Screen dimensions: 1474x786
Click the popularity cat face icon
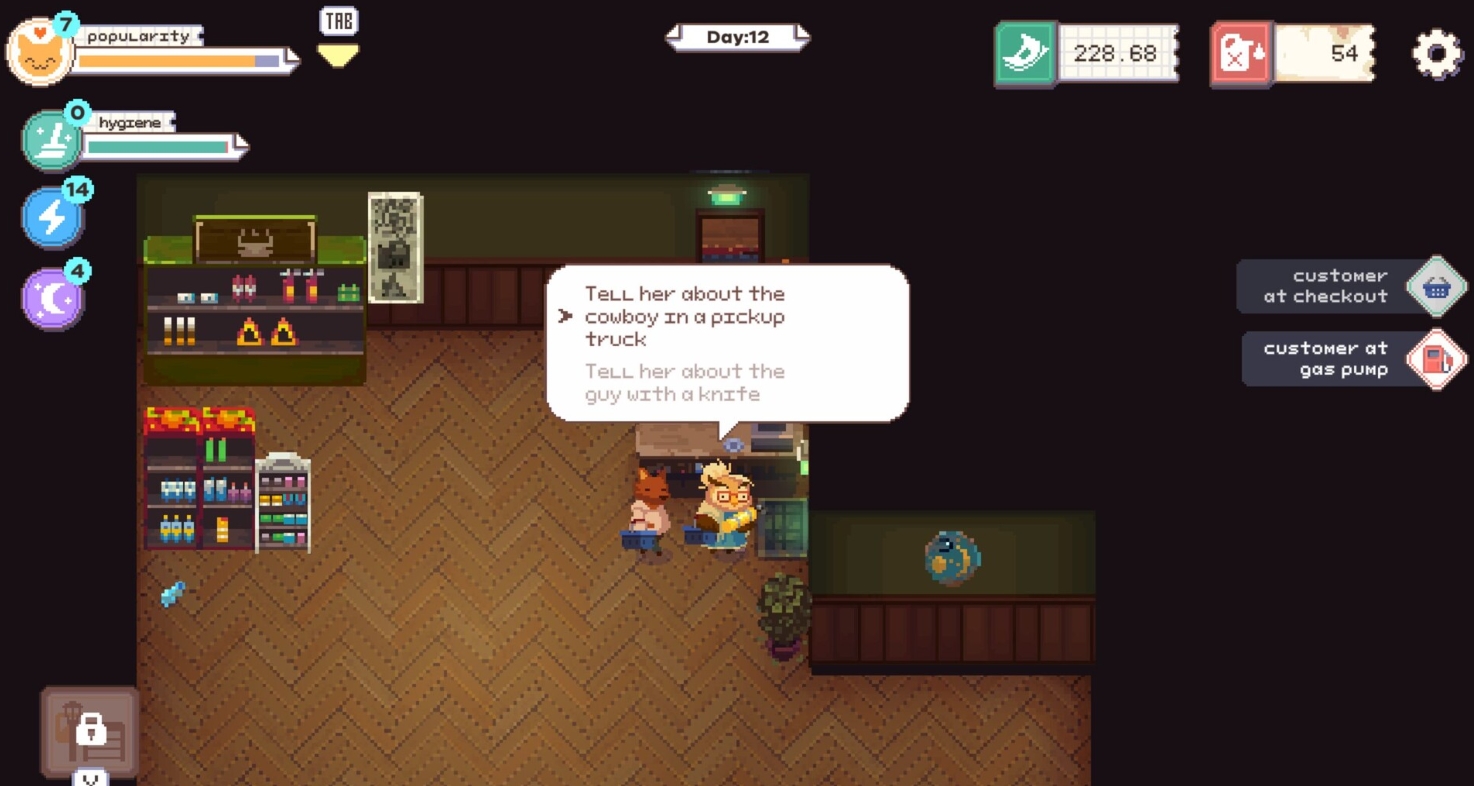point(39,53)
